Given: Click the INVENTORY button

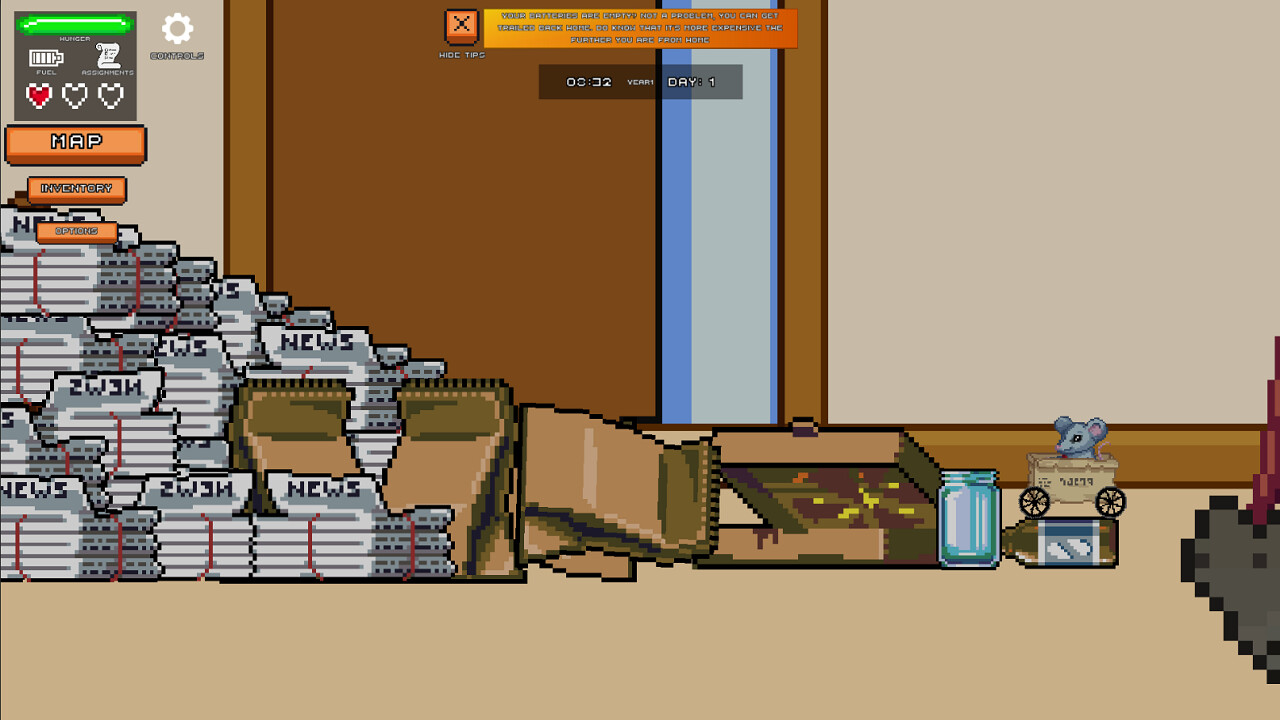Looking at the screenshot, I should [77, 189].
